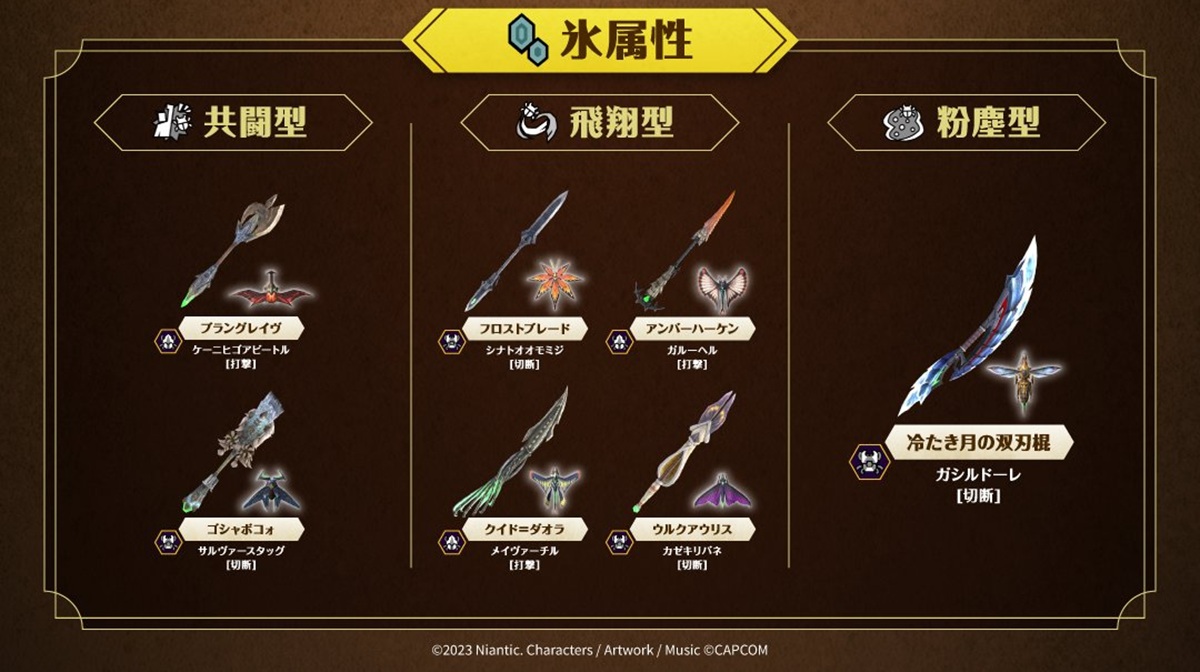Open the 粉塵型 category header
Image resolution: width=1200 pixels, height=672 pixels.
click(x=967, y=123)
